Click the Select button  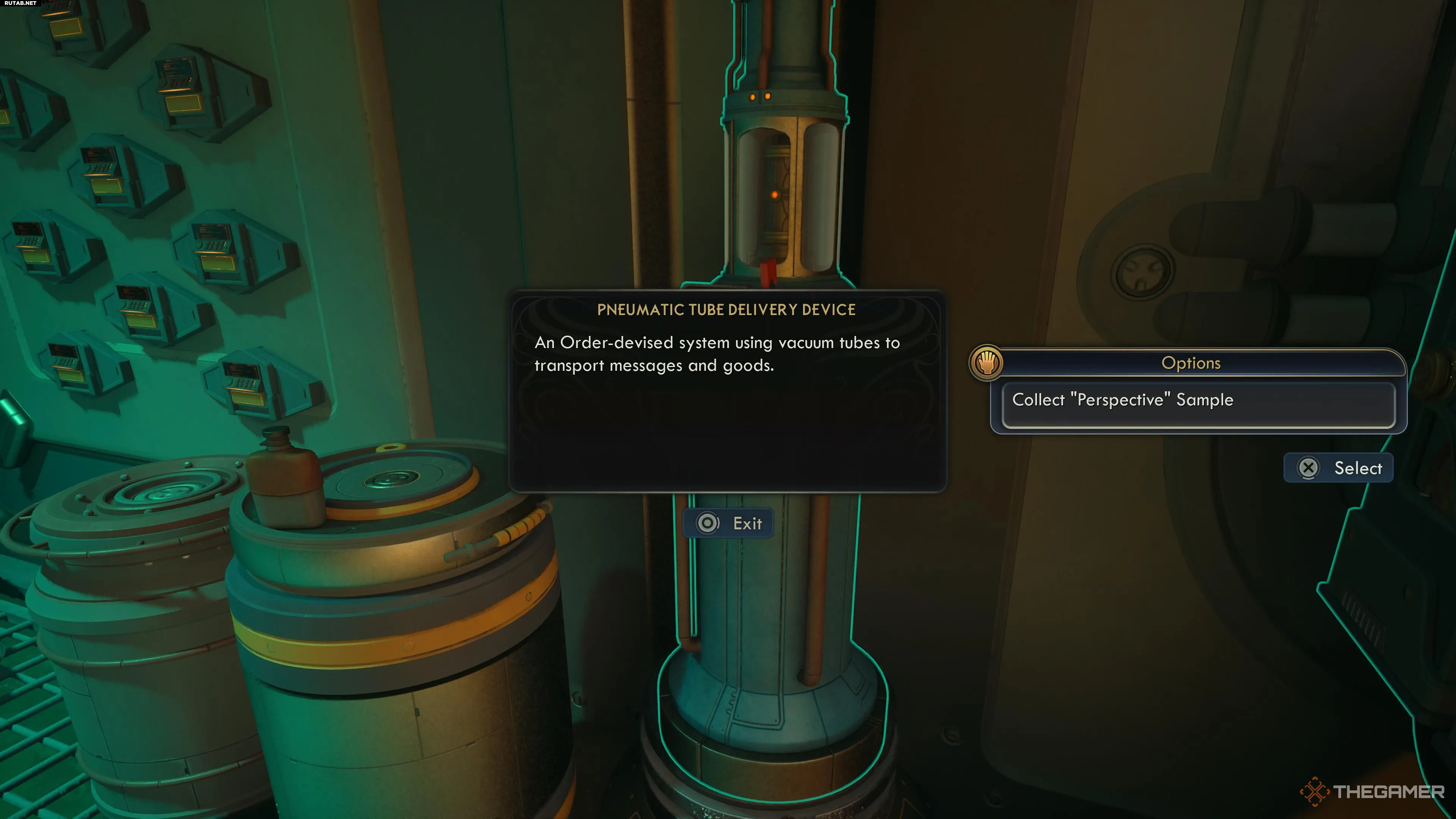tap(1338, 468)
